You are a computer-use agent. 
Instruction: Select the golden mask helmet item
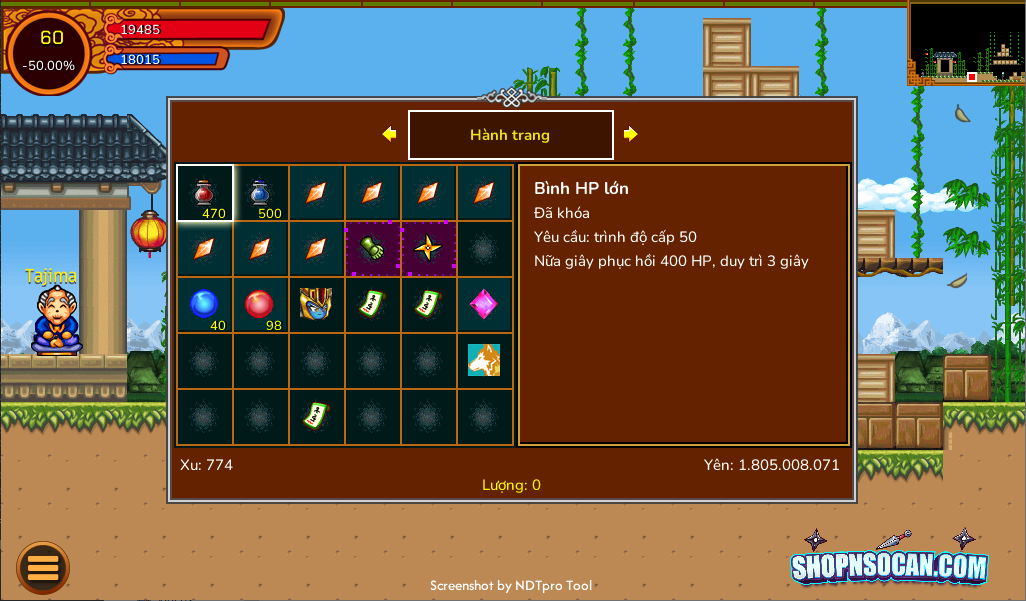pyautogui.click(x=317, y=305)
